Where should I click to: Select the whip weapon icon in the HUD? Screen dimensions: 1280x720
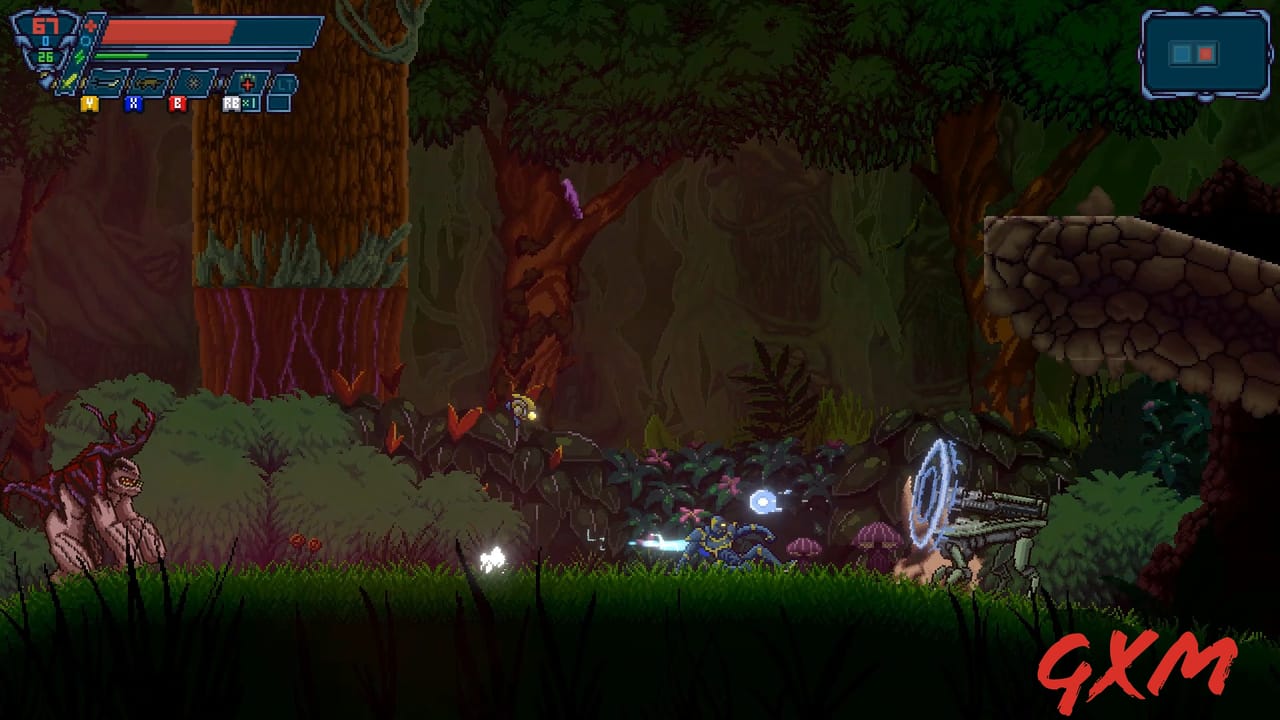105,83
